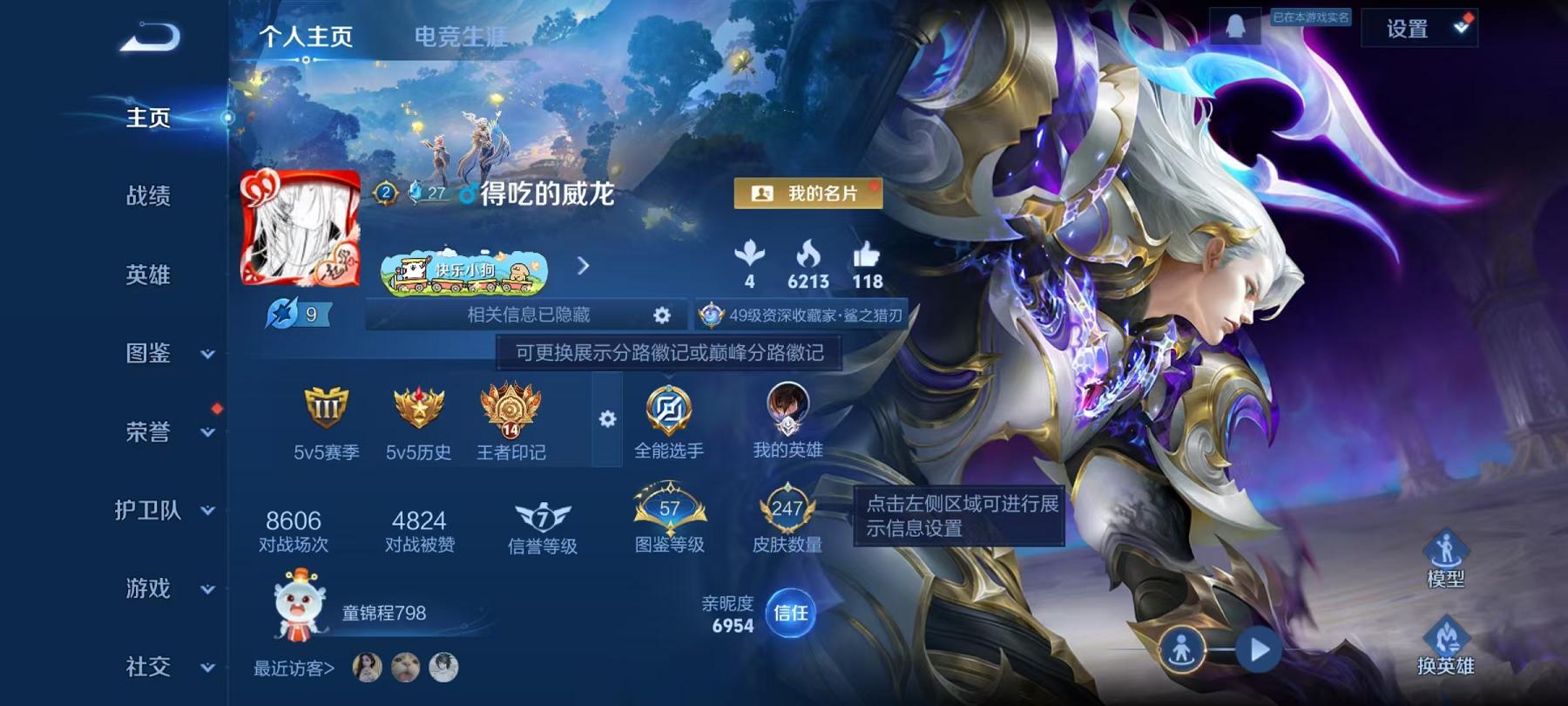This screenshot has width=1568, height=706.
Task: Click the 我的名片 button
Action: click(x=809, y=194)
